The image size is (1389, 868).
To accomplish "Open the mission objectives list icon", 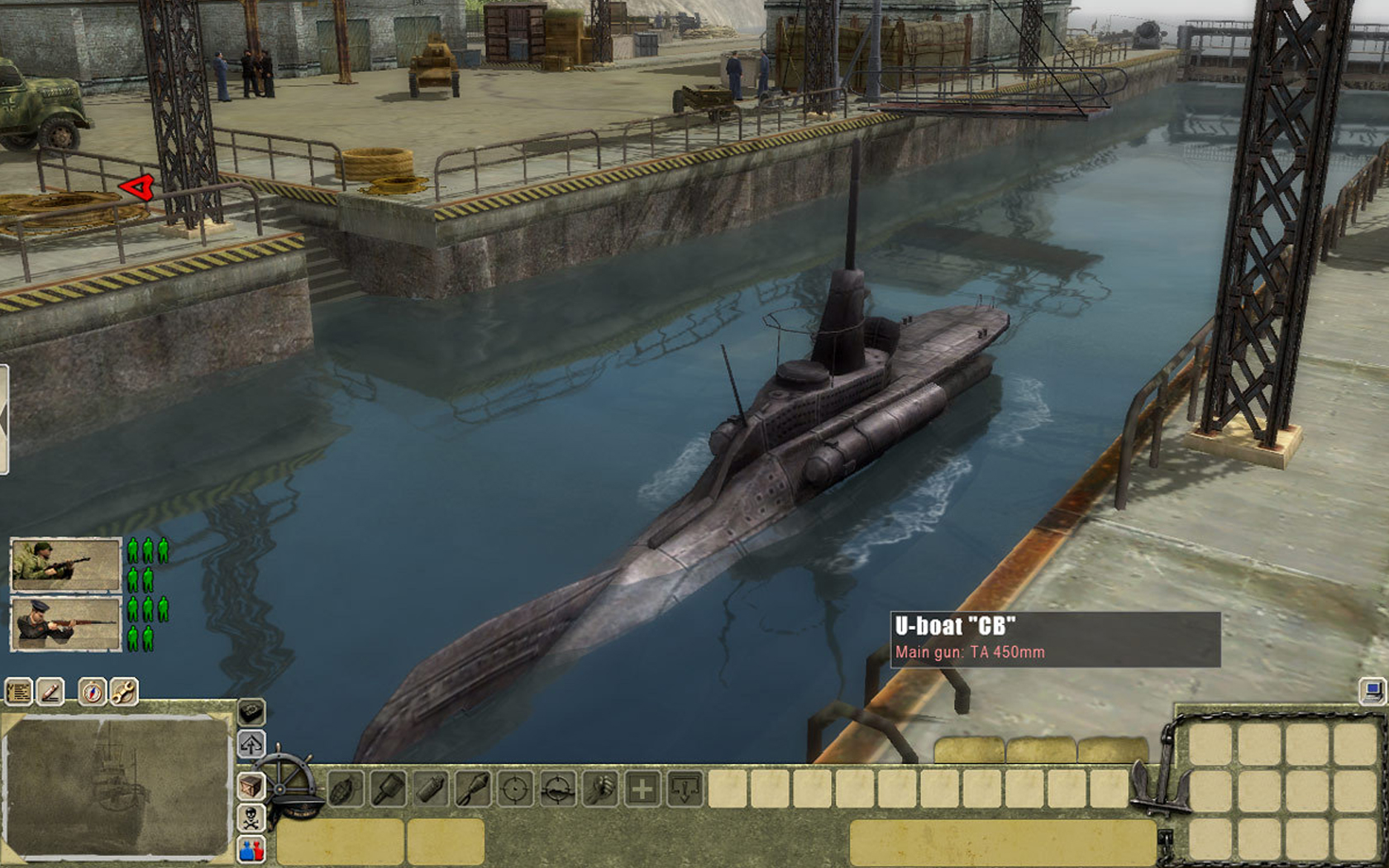I will 18,691.
